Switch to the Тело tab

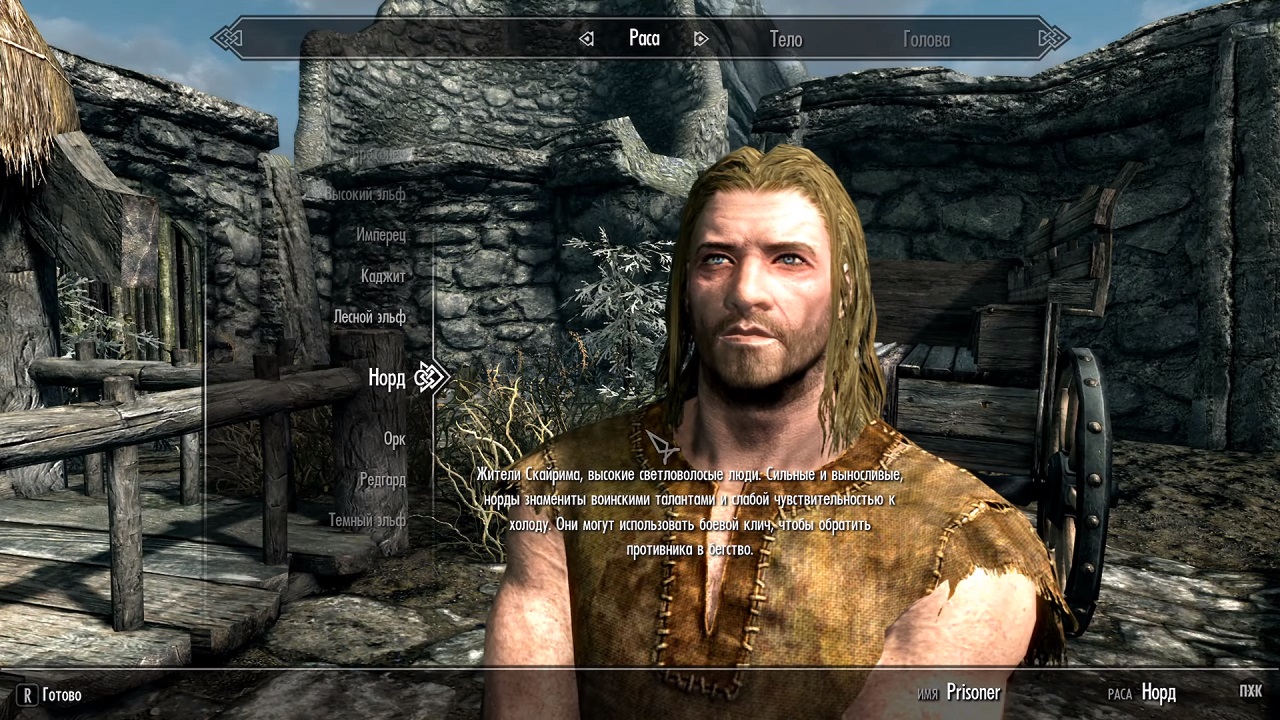[x=786, y=39]
